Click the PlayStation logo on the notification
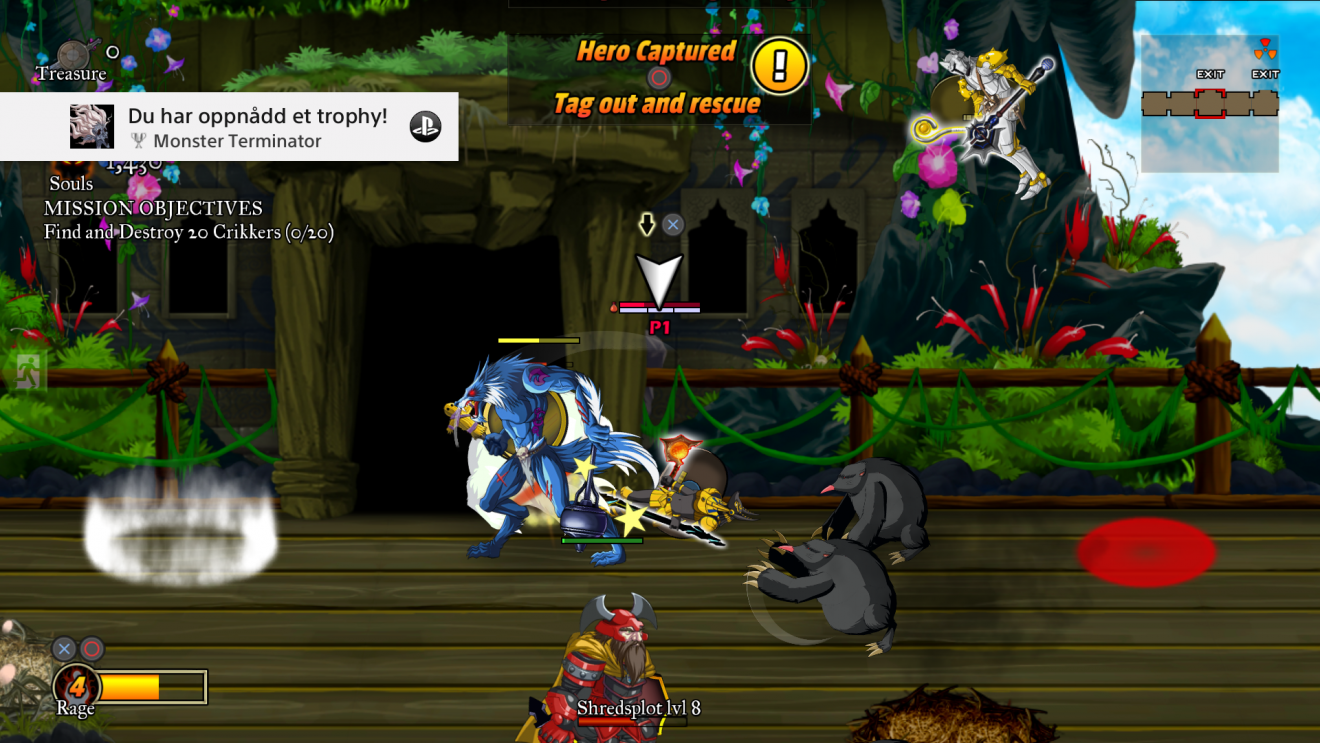This screenshot has height=743, width=1320. click(x=425, y=126)
